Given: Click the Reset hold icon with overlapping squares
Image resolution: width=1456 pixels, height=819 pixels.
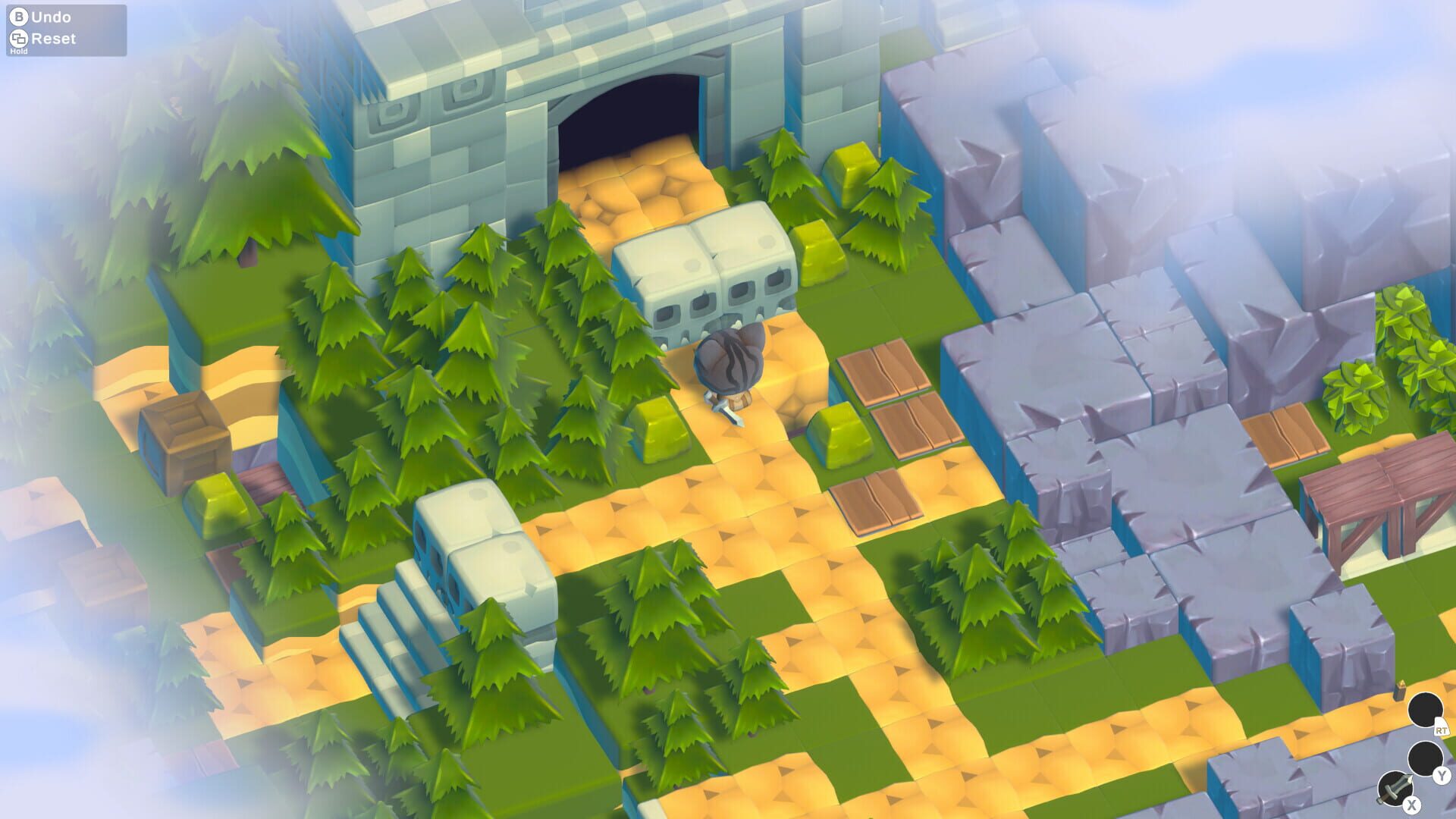Looking at the screenshot, I should pos(20,38).
